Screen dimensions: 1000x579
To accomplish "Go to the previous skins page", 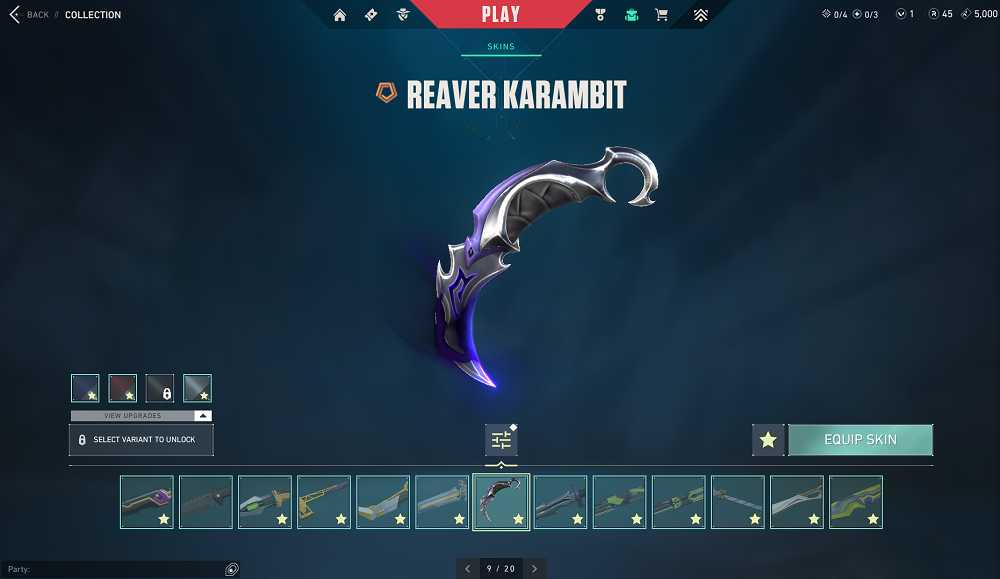I will 468,569.
